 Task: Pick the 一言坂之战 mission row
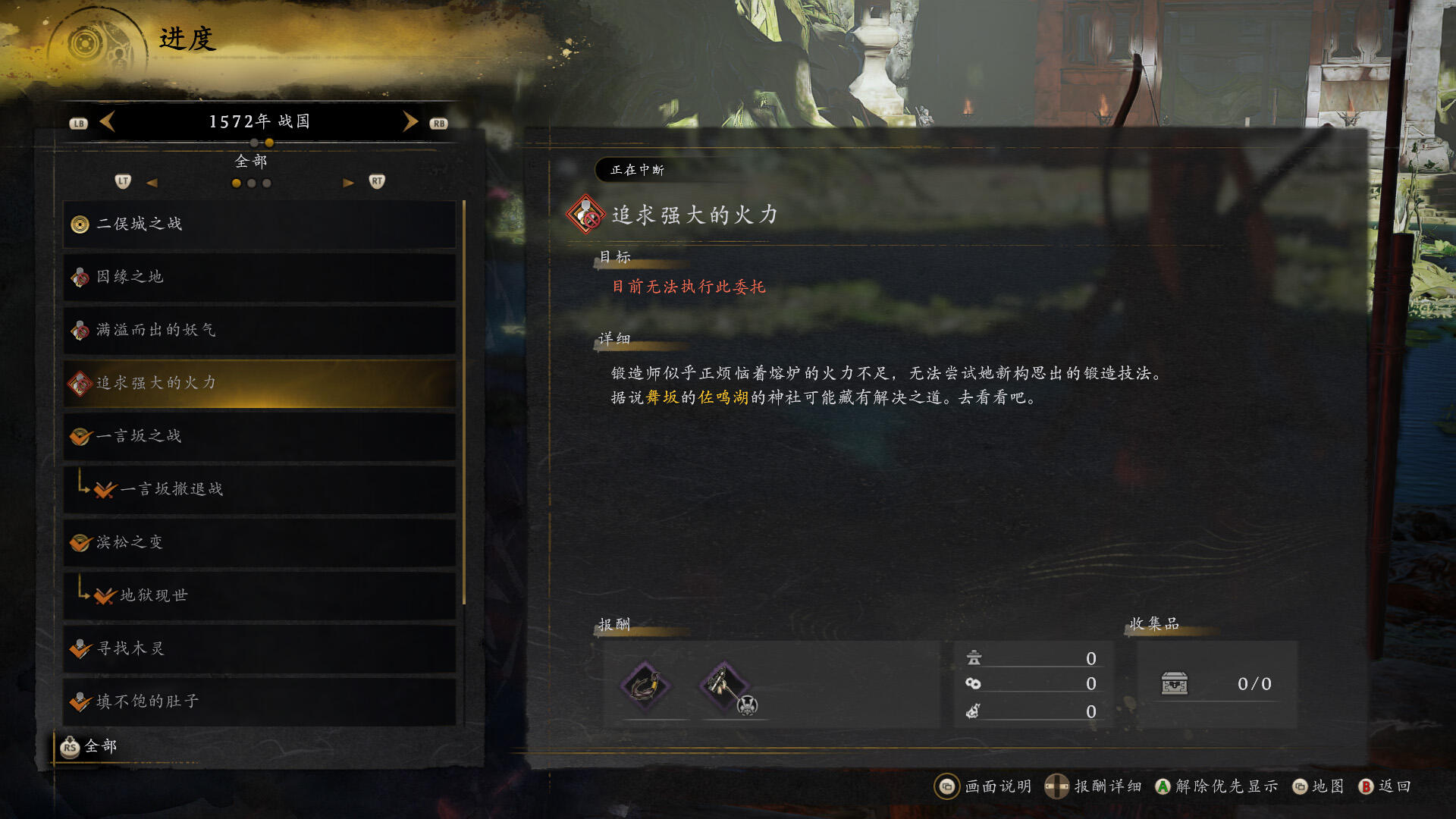[x=259, y=437]
